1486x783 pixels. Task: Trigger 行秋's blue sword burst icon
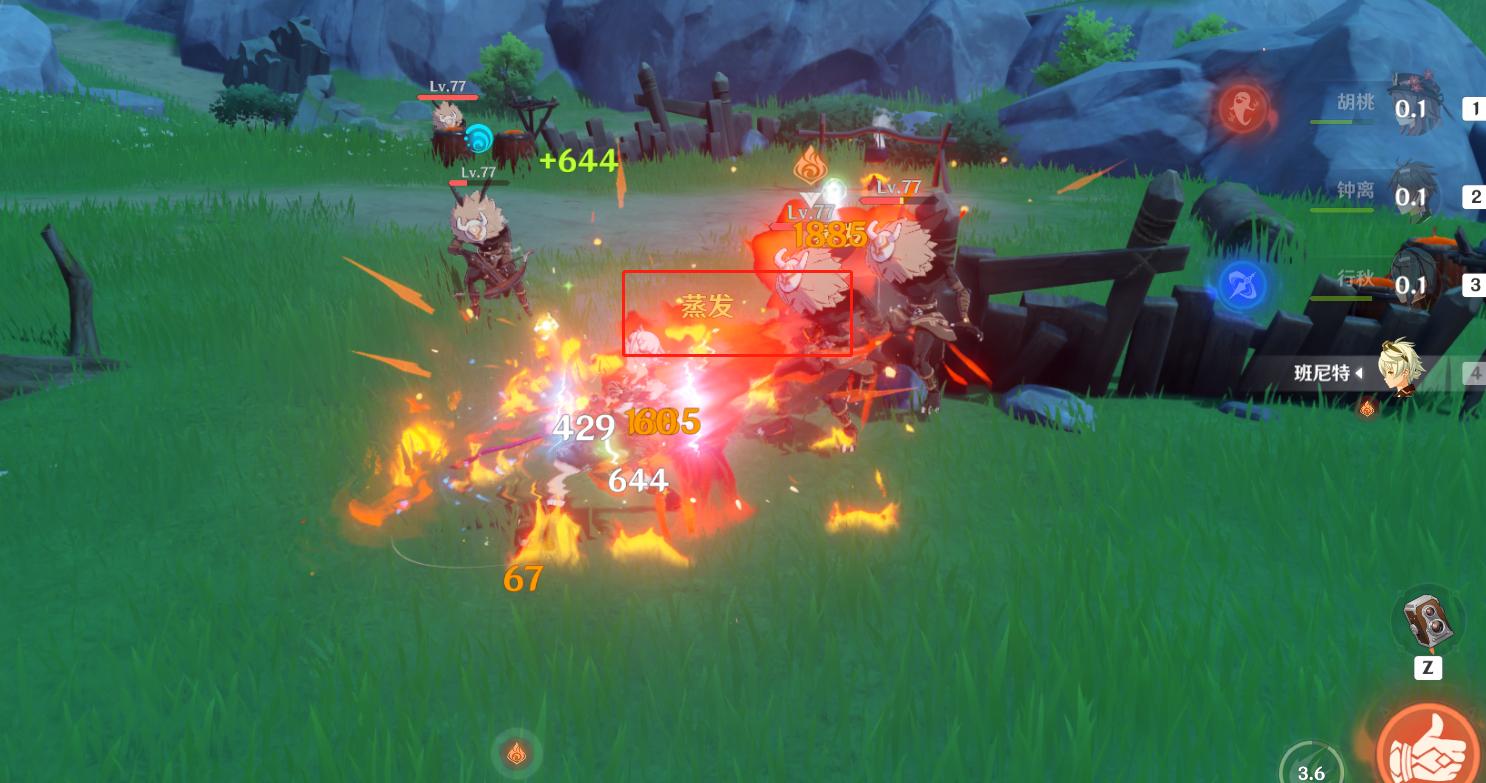pyautogui.click(x=1243, y=284)
